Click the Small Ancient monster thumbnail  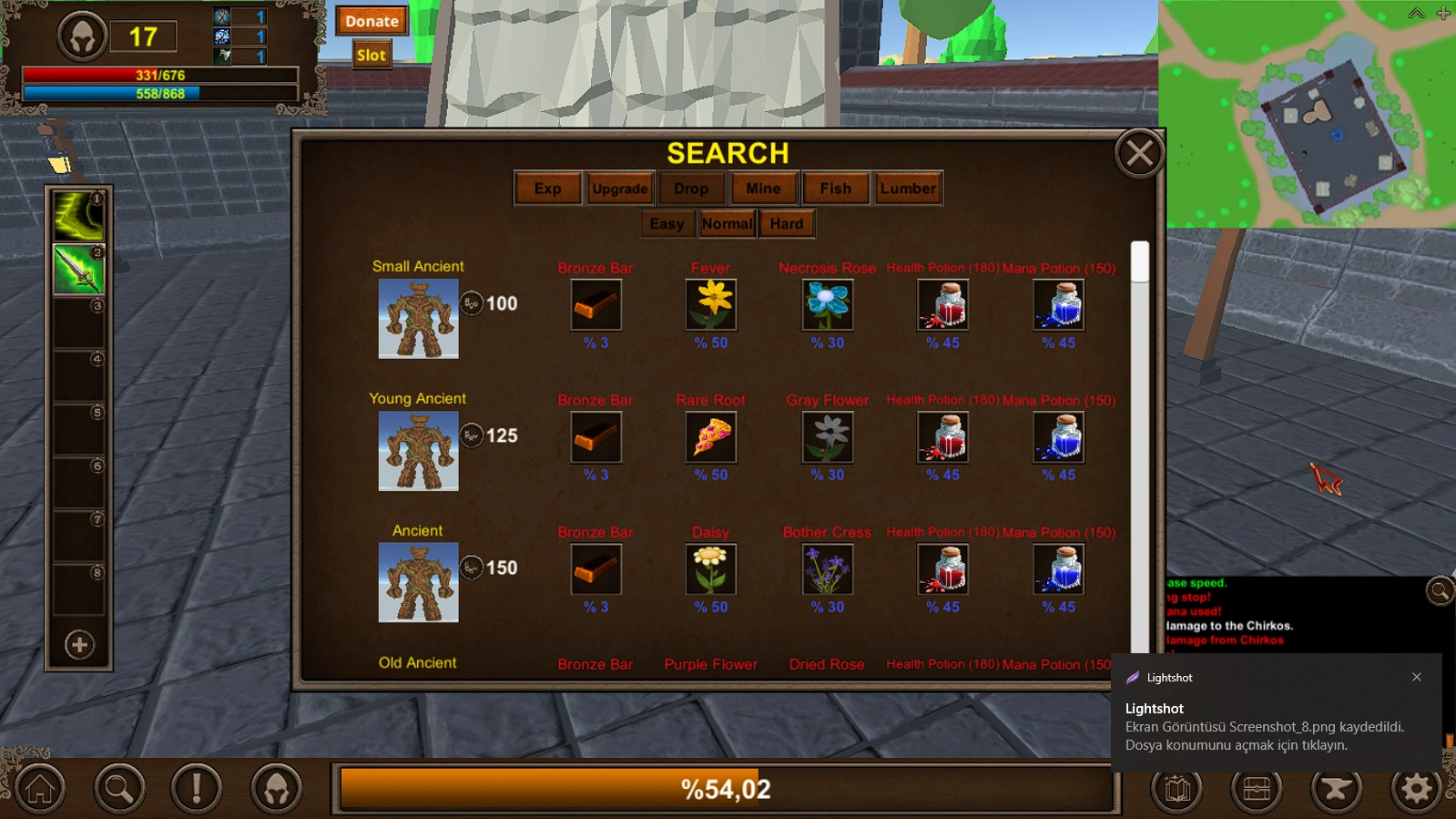click(x=418, y=318)
